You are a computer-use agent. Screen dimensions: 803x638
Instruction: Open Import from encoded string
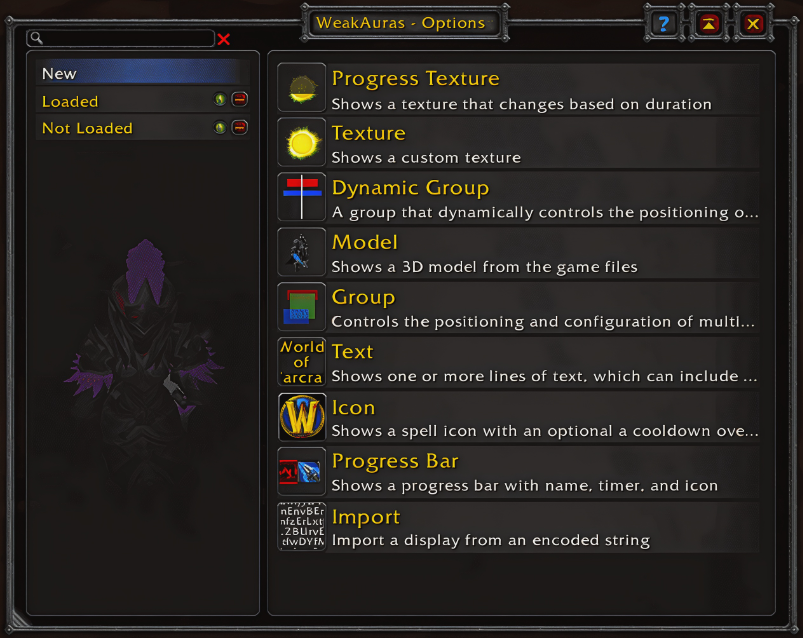click(x=518, y=527)
